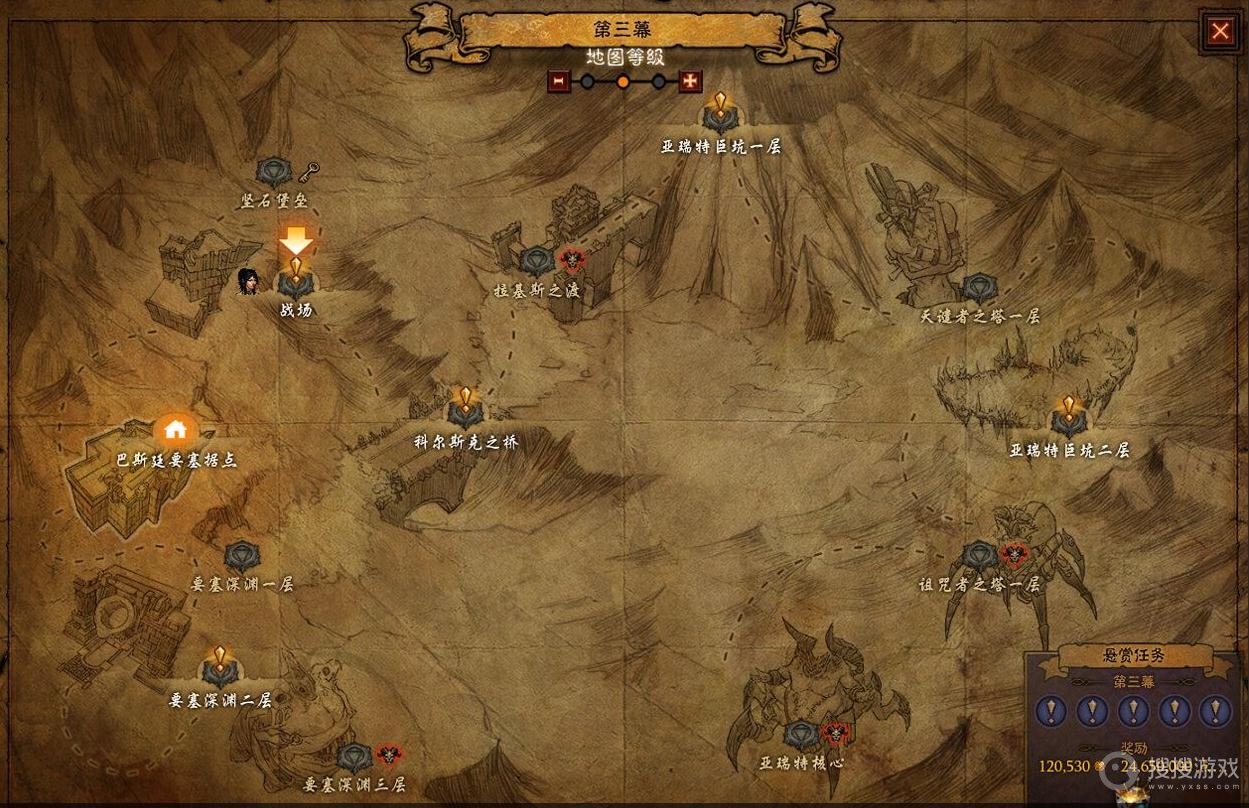The height and width of the screenshot is (808, 1249).
Task: Choose the 亚瑞特巨坑二层 waypoint
Action: [1068, 420]
